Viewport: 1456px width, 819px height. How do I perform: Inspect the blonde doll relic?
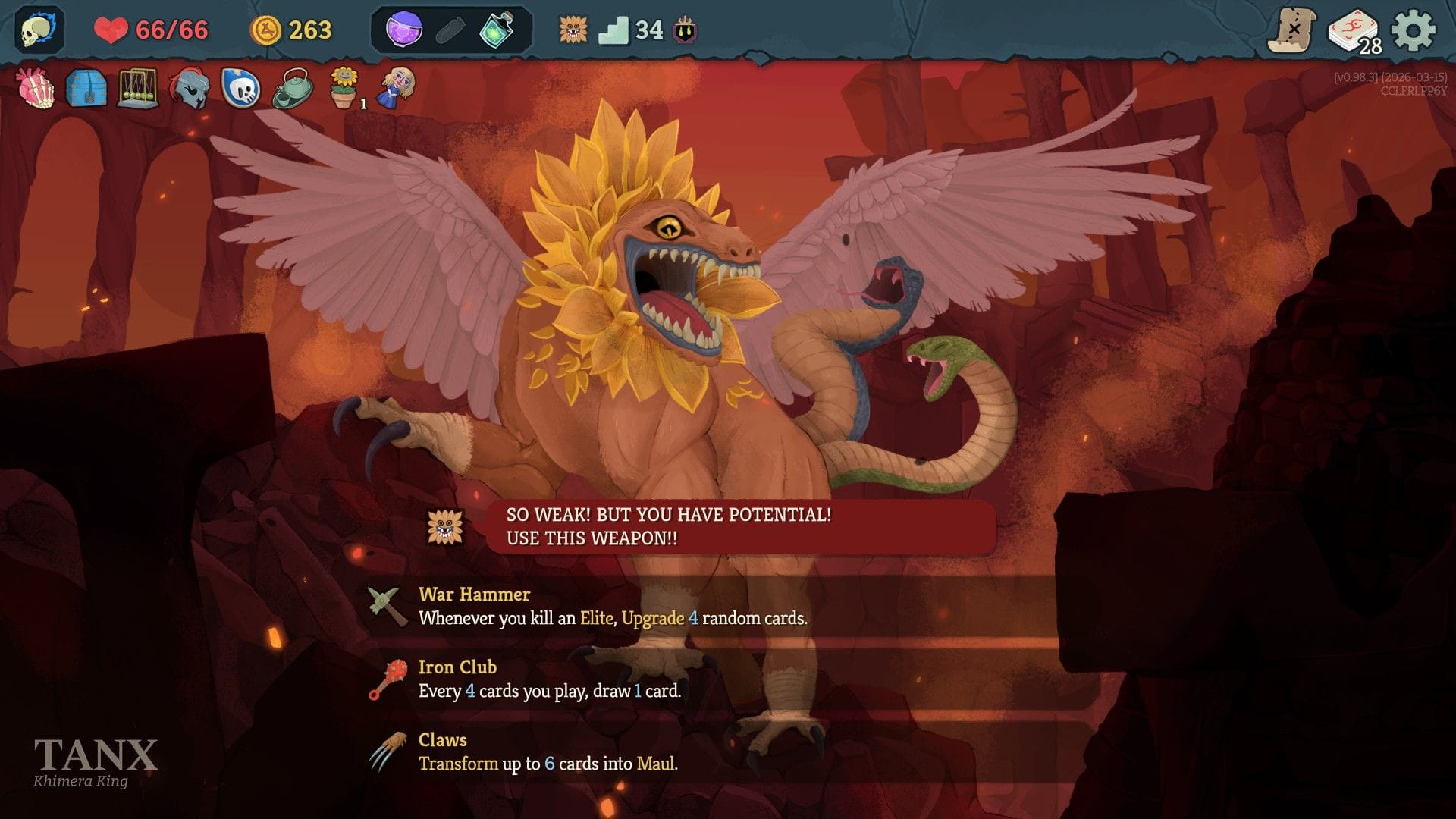coord(397,88)
